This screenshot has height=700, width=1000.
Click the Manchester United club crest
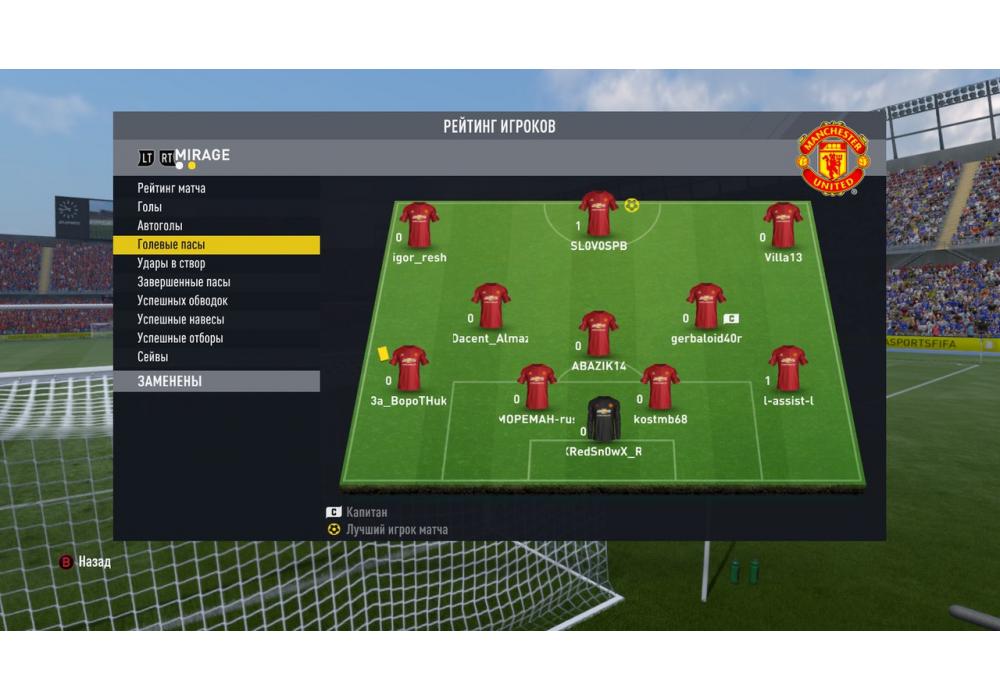click(832, 158)
